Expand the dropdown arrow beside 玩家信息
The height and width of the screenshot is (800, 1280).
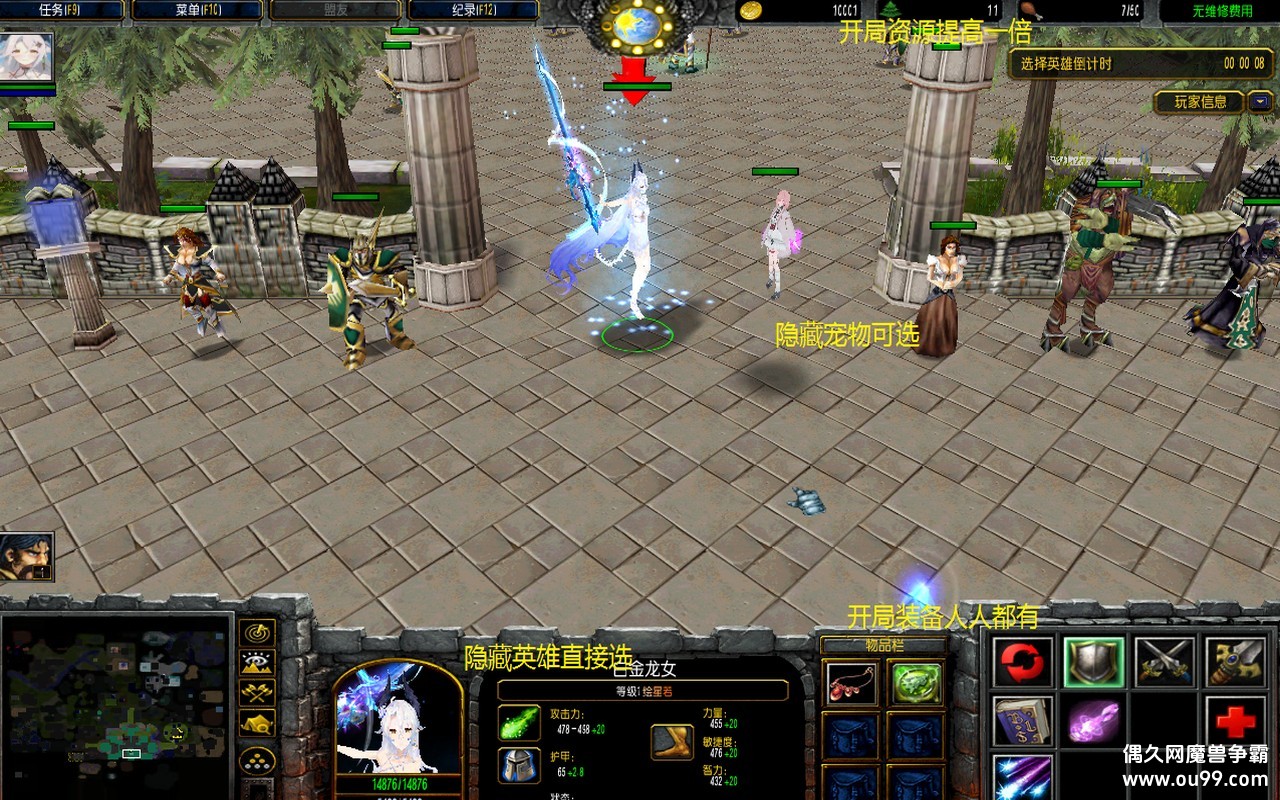pos(1260,101)
